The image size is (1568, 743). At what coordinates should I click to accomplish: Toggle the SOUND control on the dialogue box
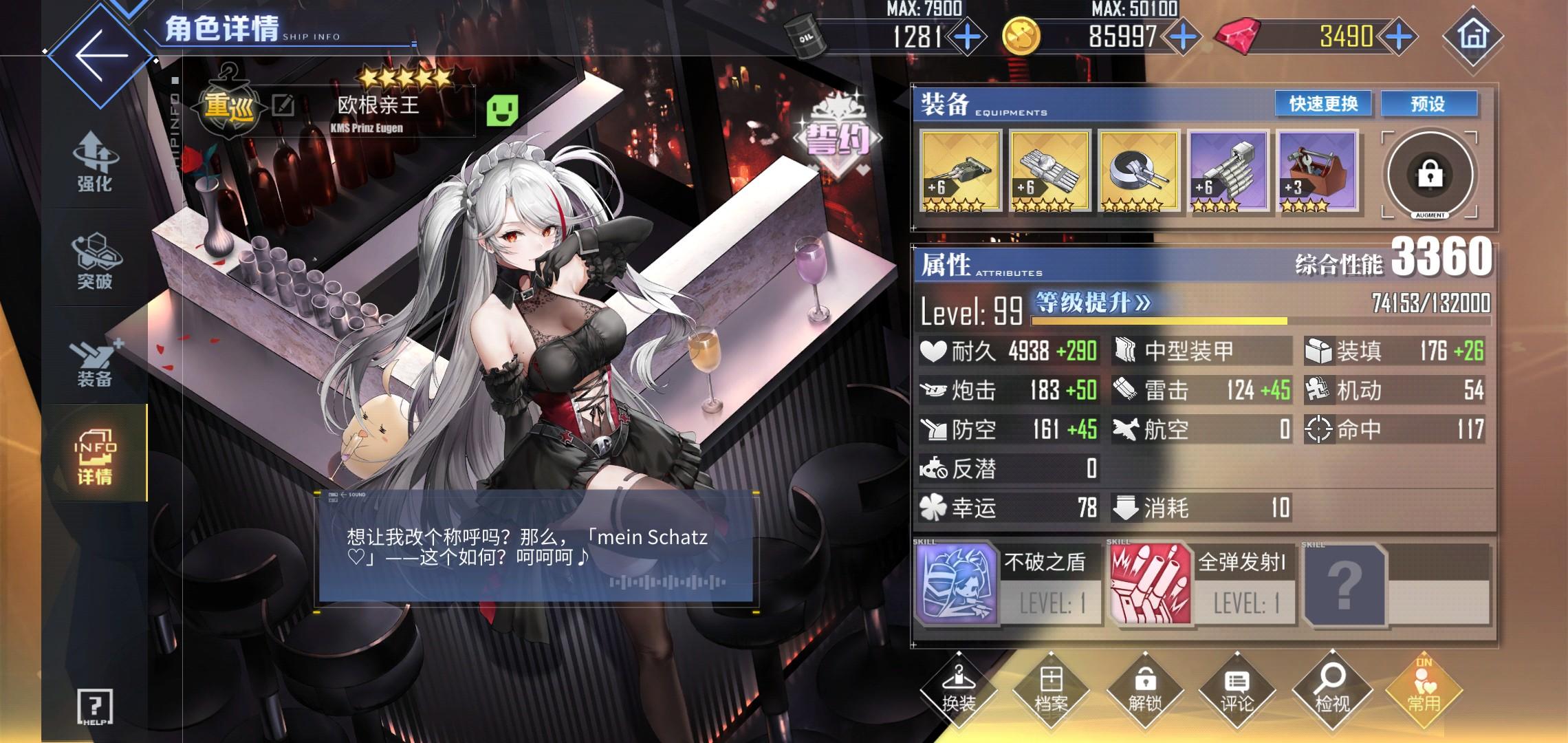[349, 496]
